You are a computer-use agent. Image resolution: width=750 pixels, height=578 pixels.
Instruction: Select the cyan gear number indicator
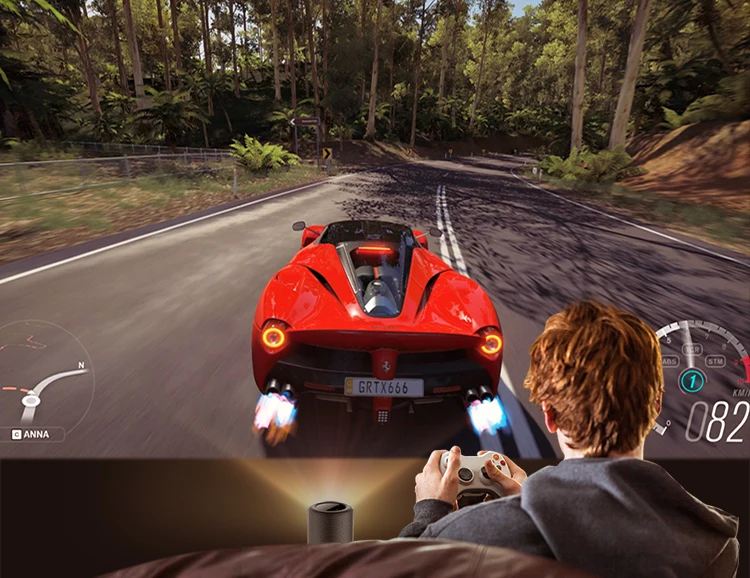pos(692,381)
